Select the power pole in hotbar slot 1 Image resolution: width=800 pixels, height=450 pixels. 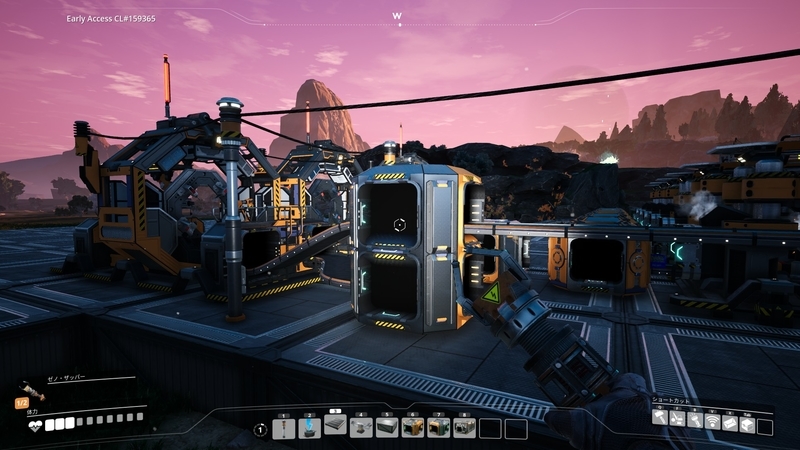coord(283,429)
